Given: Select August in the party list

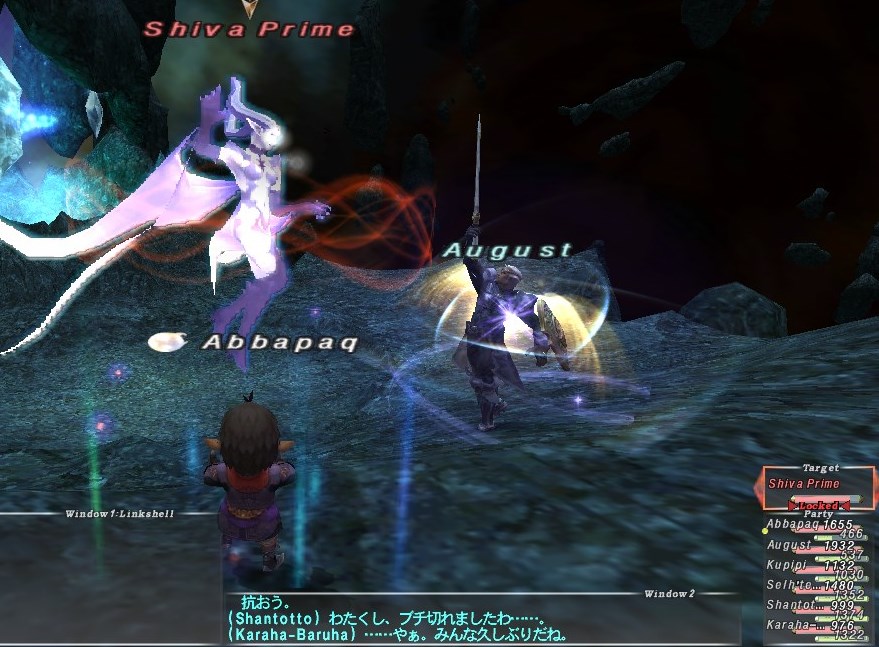Looking at the screenshot, I should point(810,546).
